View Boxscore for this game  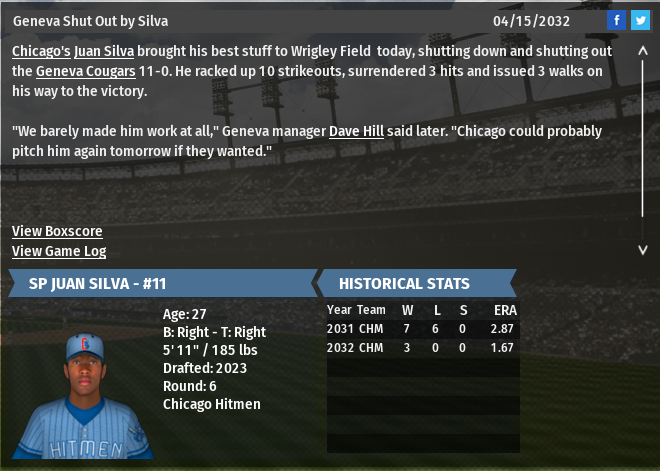[57, 231]
